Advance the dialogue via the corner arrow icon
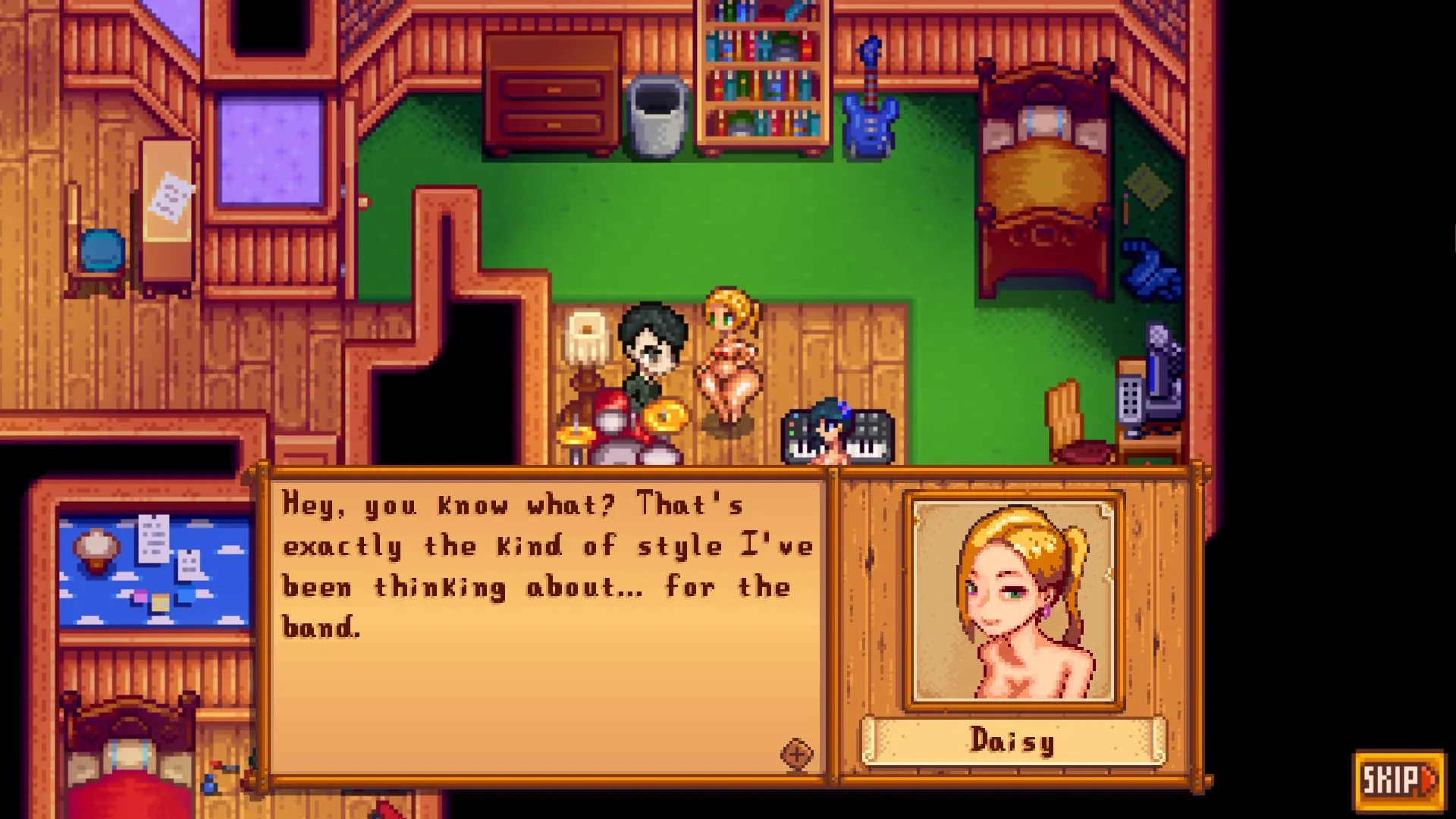 tap(797, 754)
